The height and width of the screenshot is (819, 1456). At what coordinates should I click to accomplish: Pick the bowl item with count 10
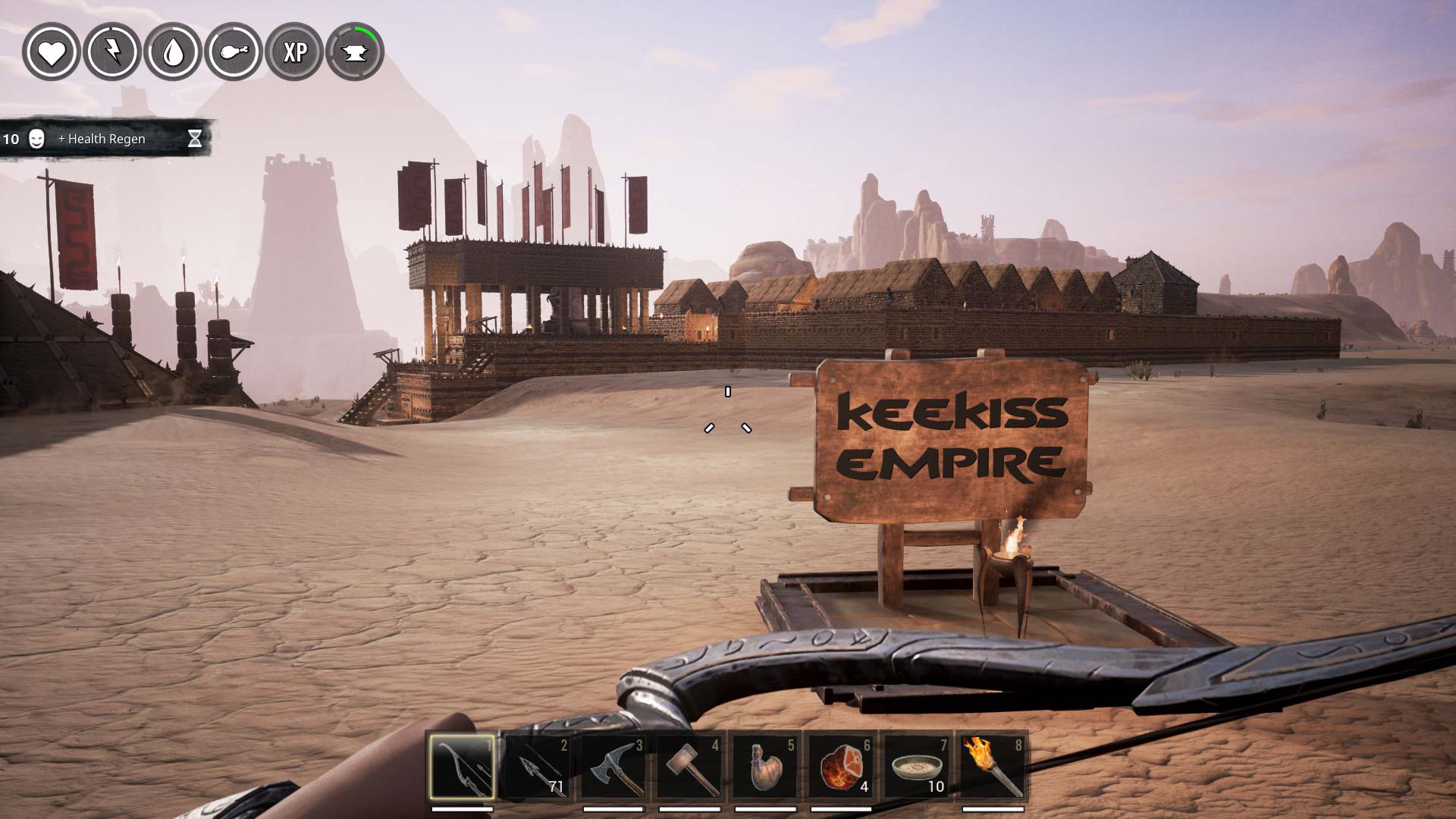coord(917,767)
